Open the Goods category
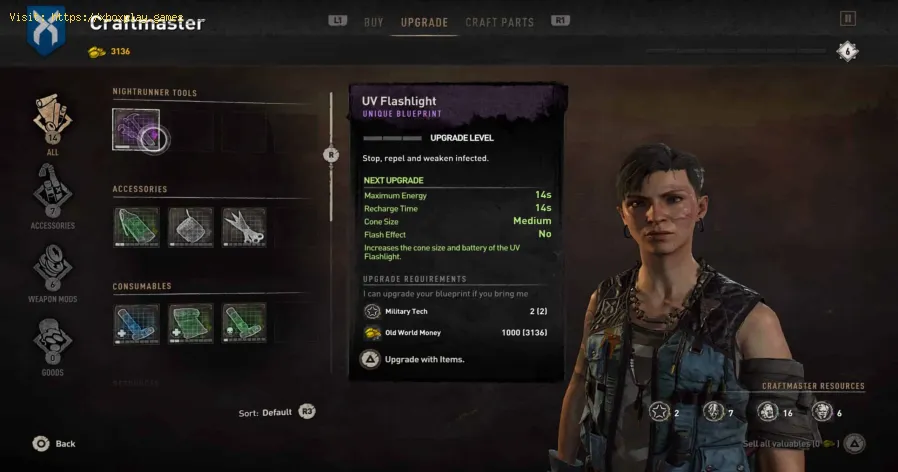This screenshot has width=898, height=472. pyautogui.click(x=52, y=345)
